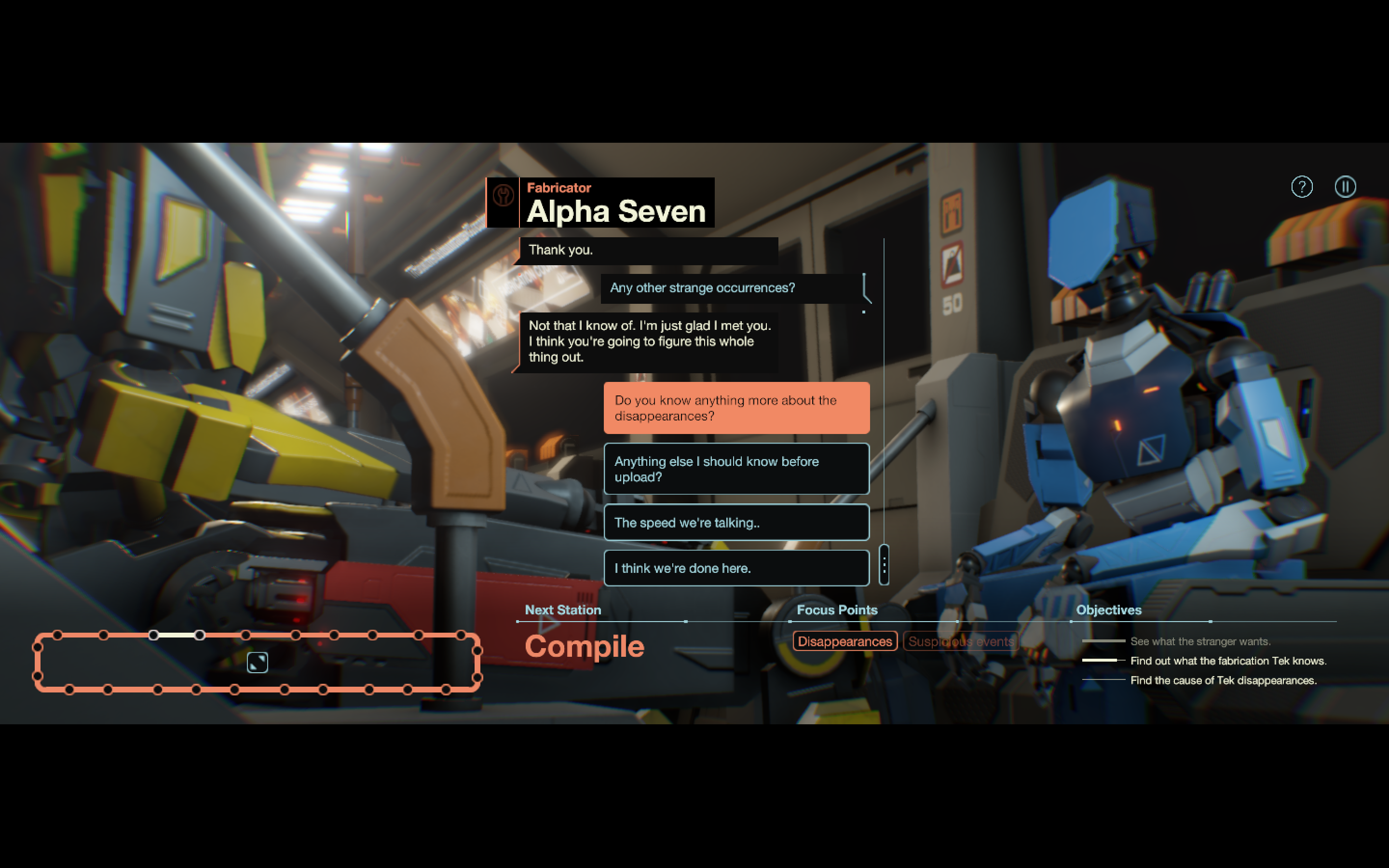
Task: Choose 'Do you know anything more about the disappearances?'
Action: (736, 408)
